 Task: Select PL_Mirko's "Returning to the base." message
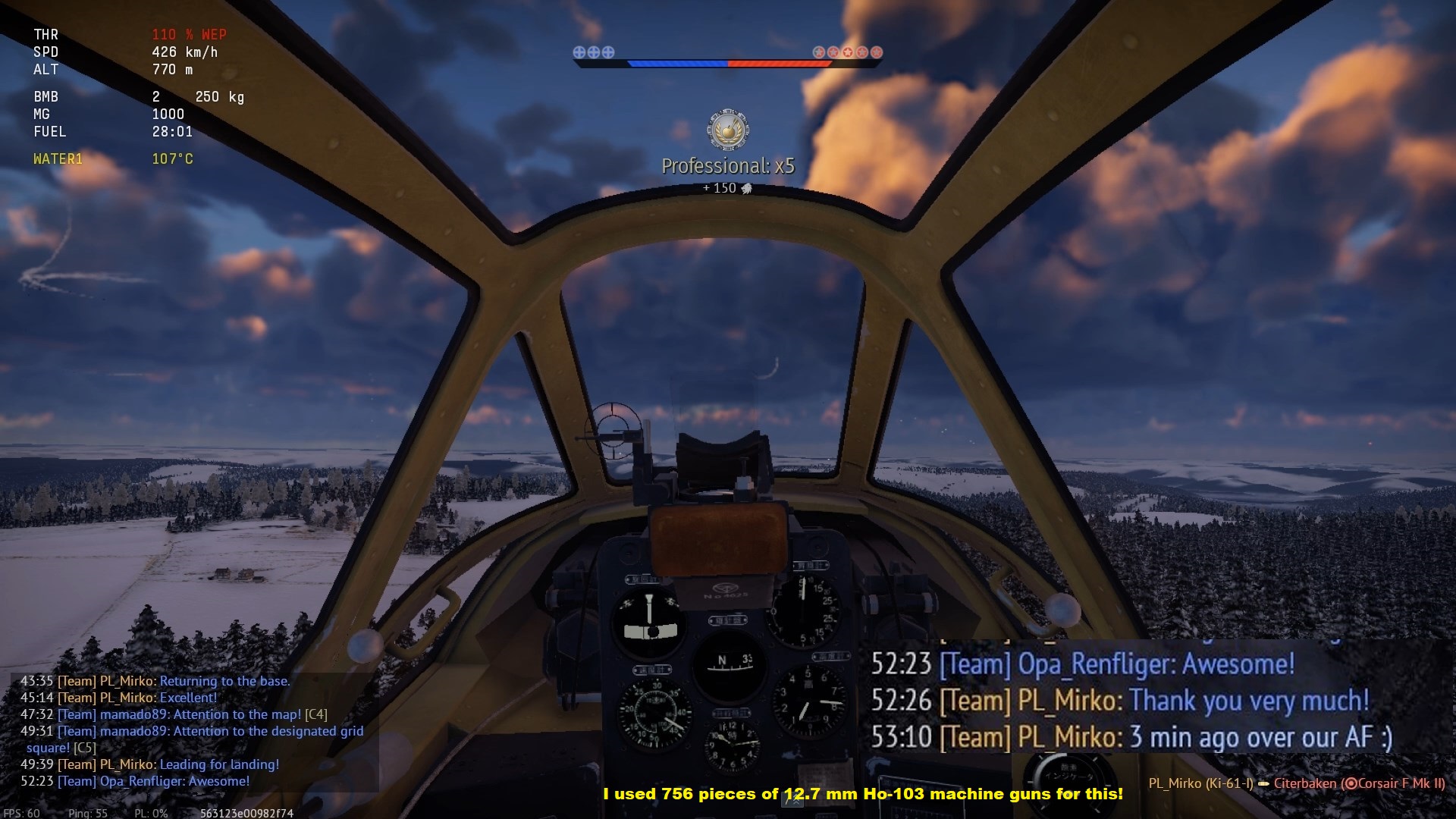[x=224, y=681]
